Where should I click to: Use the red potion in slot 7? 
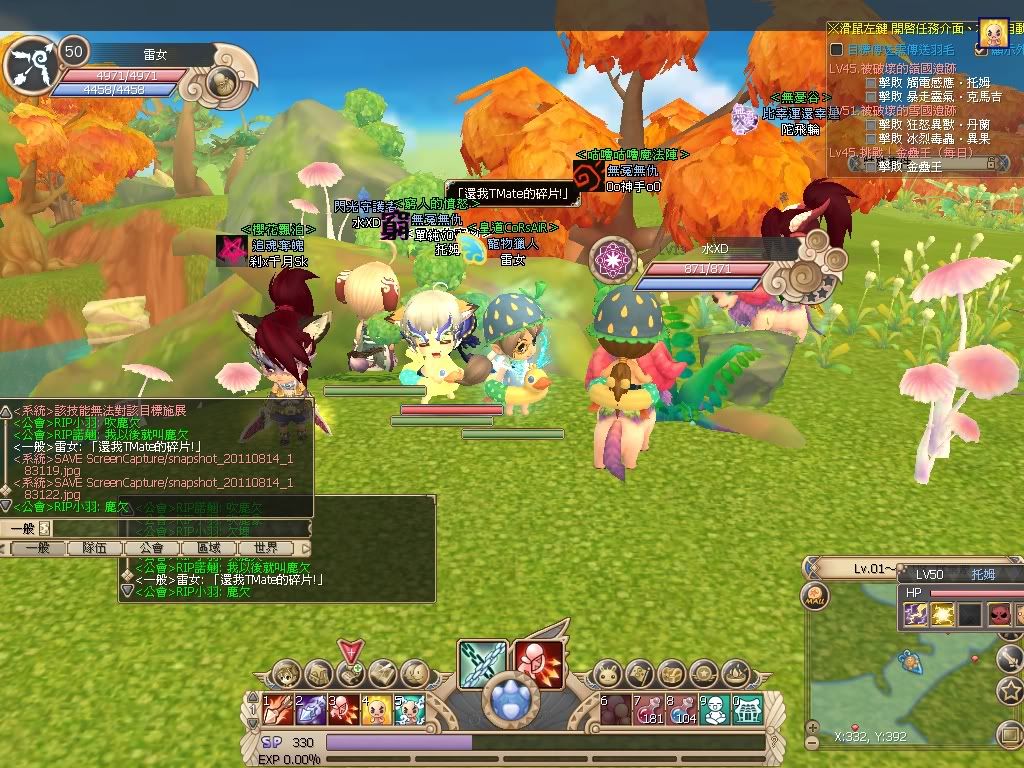[x=649, y=709]
